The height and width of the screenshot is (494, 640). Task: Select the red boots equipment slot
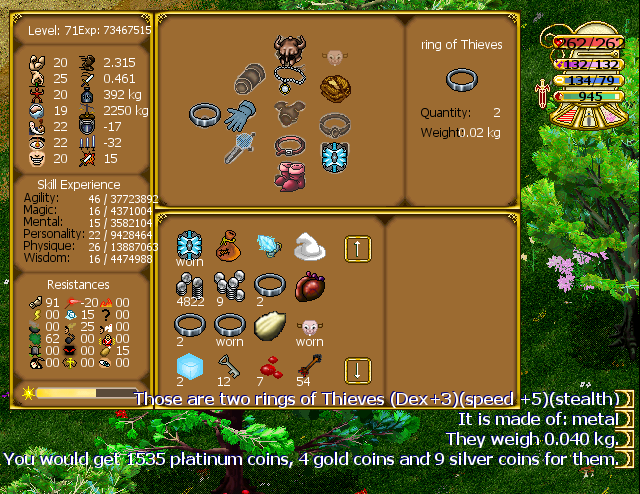(x=289, y=173)
